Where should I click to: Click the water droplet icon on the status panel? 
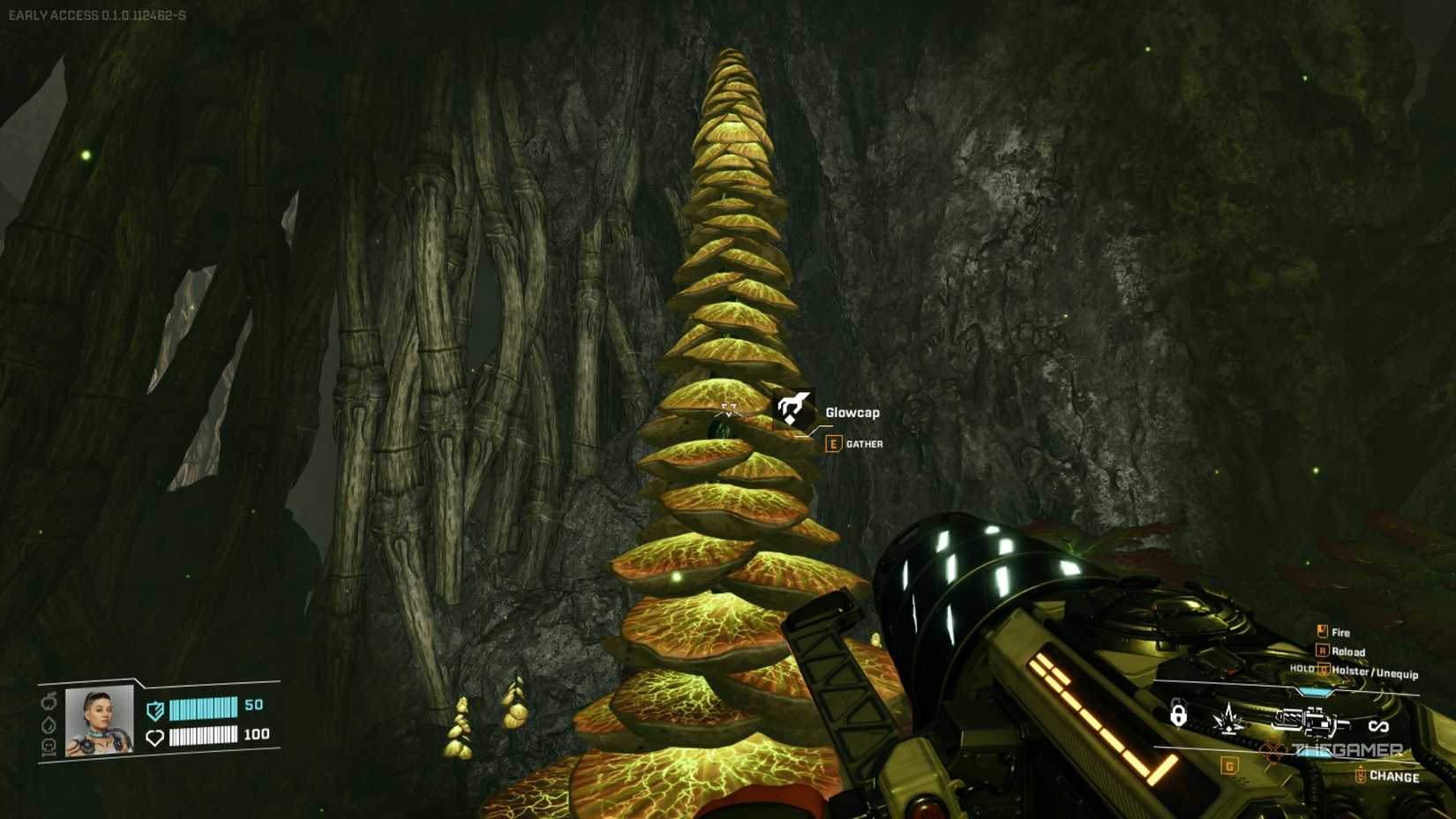click(49, 726)
